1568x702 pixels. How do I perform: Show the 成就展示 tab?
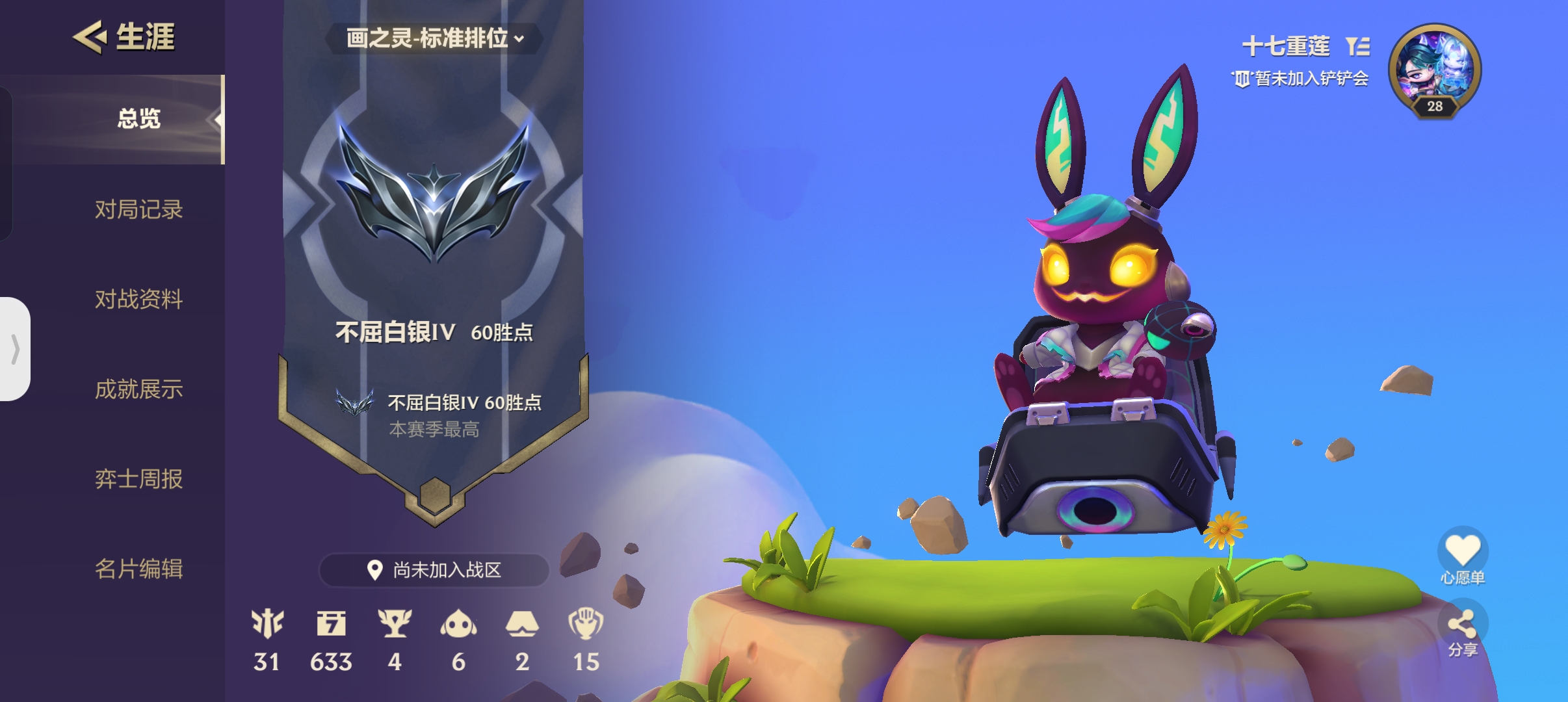point(138,389)
